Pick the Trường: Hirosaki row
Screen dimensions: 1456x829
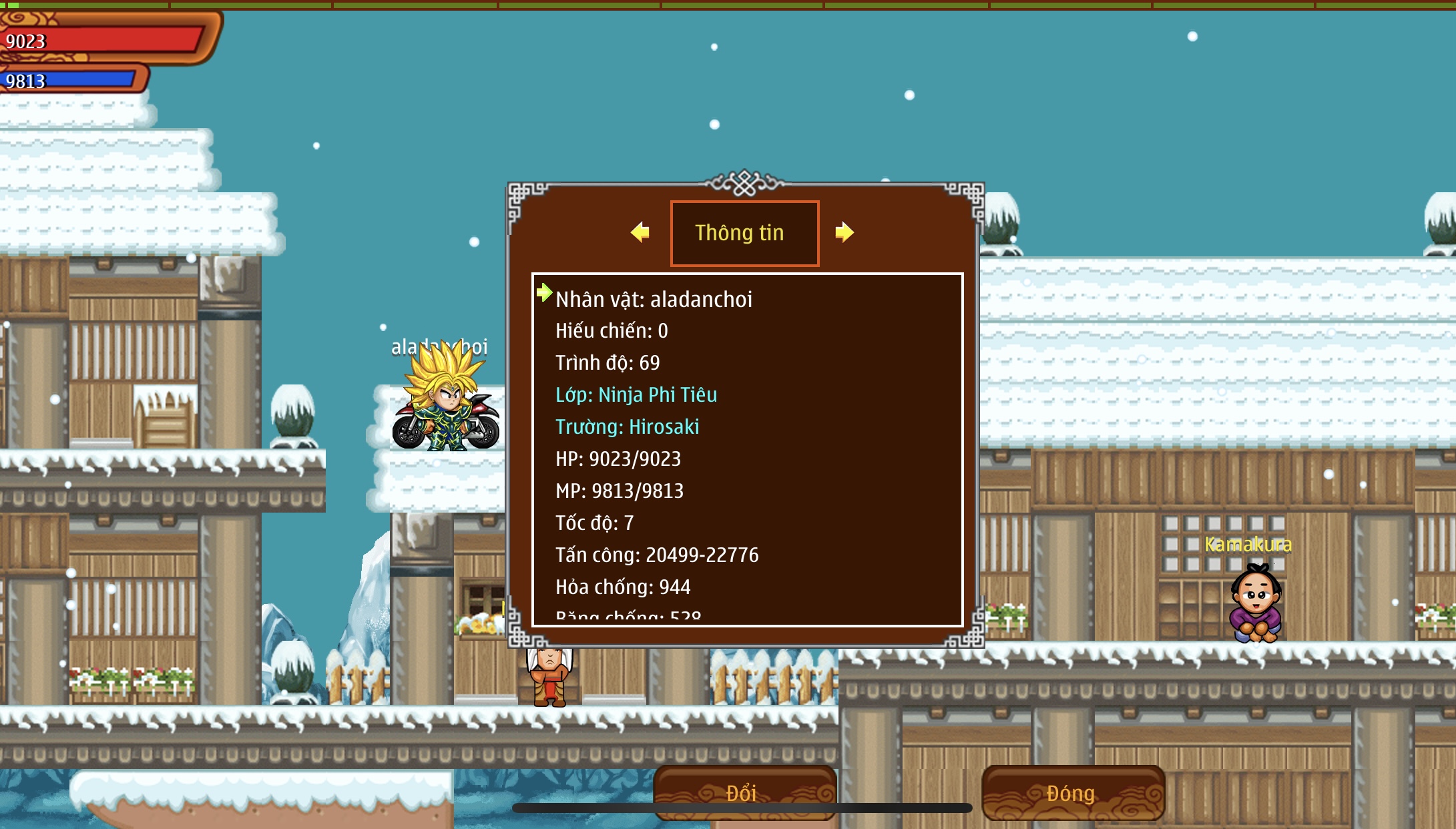pos(627,427)
